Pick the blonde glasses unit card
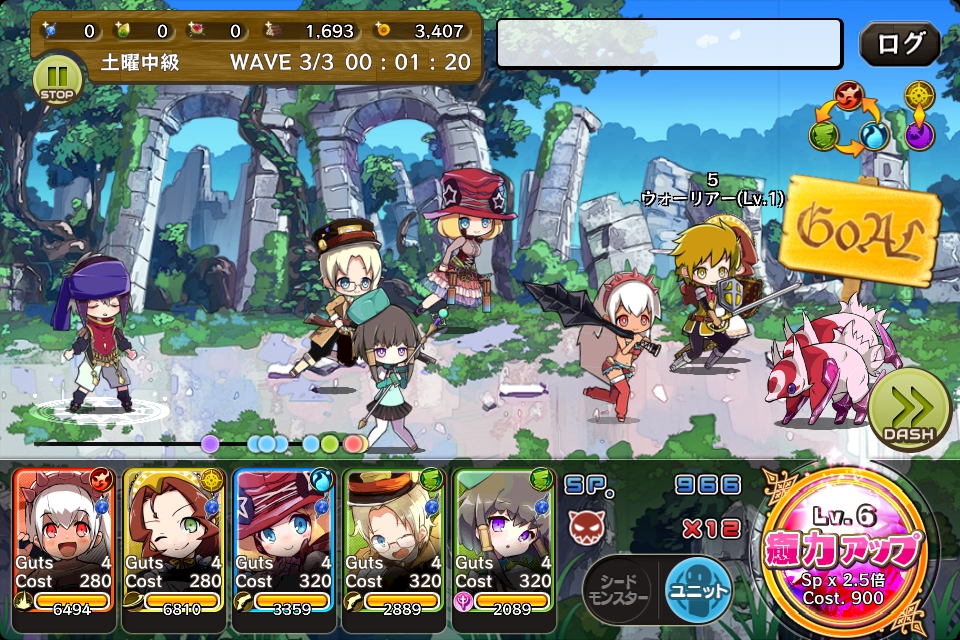 394,538
